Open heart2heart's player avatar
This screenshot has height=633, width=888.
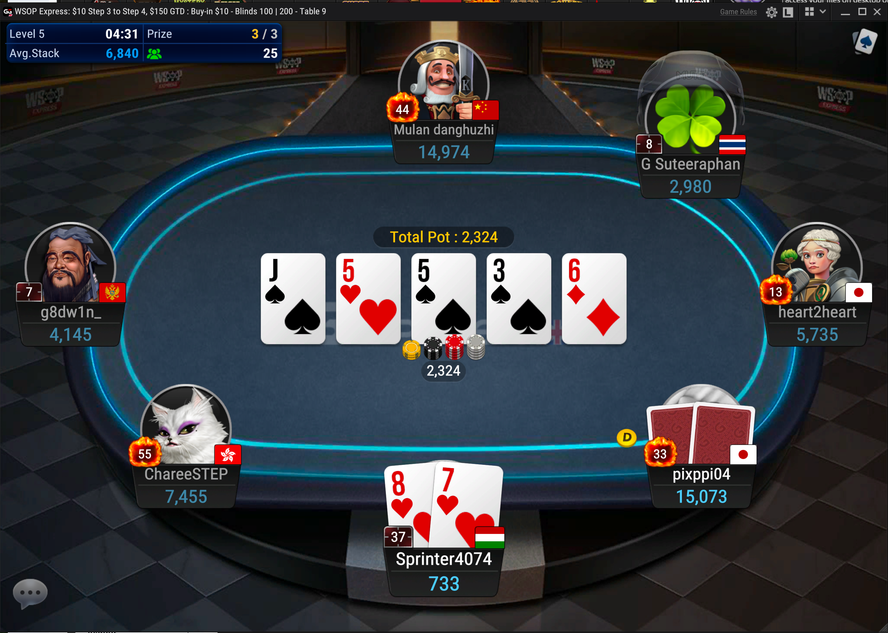817,265
